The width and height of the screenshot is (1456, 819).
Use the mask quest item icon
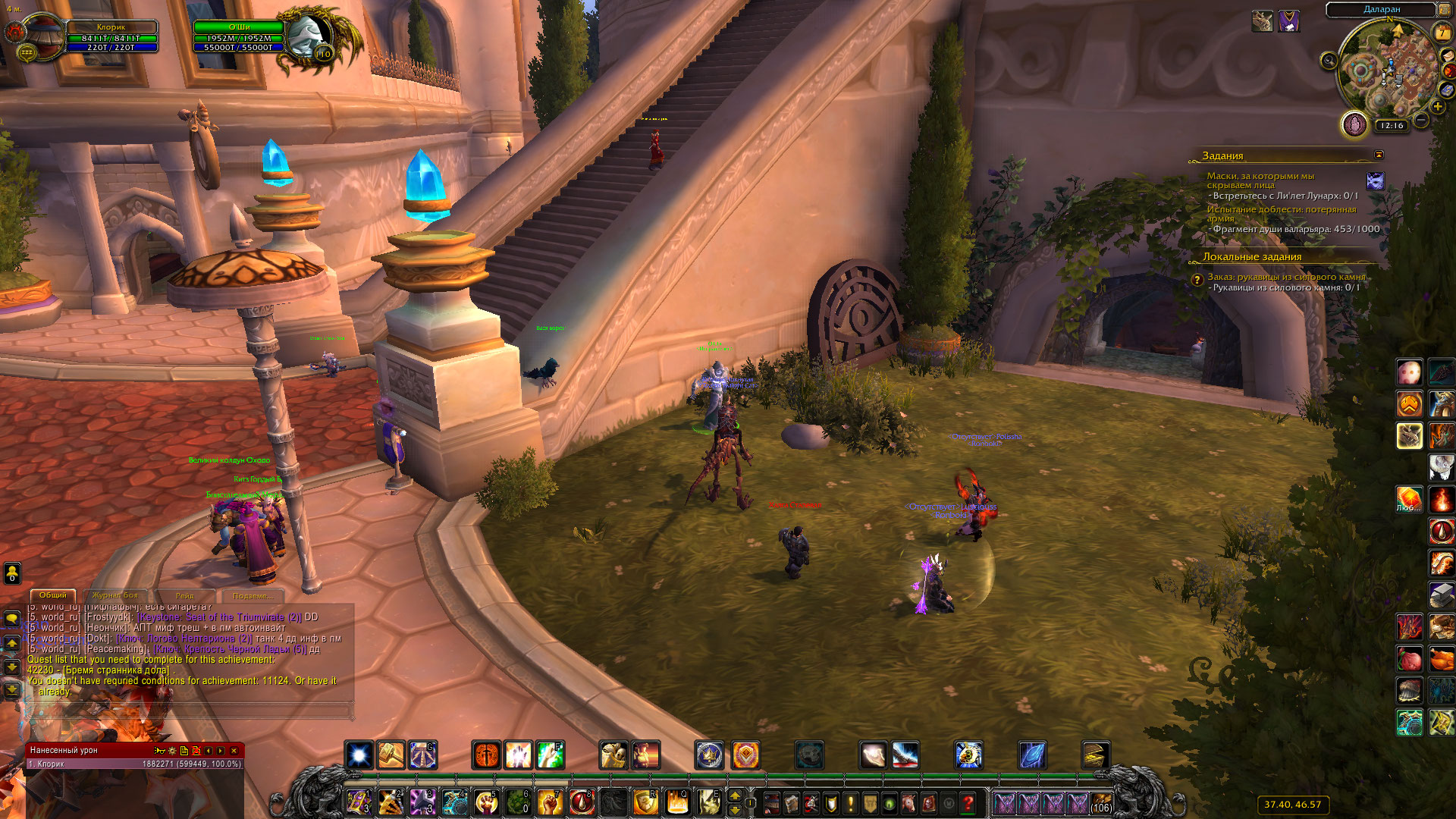[1375, 181]
